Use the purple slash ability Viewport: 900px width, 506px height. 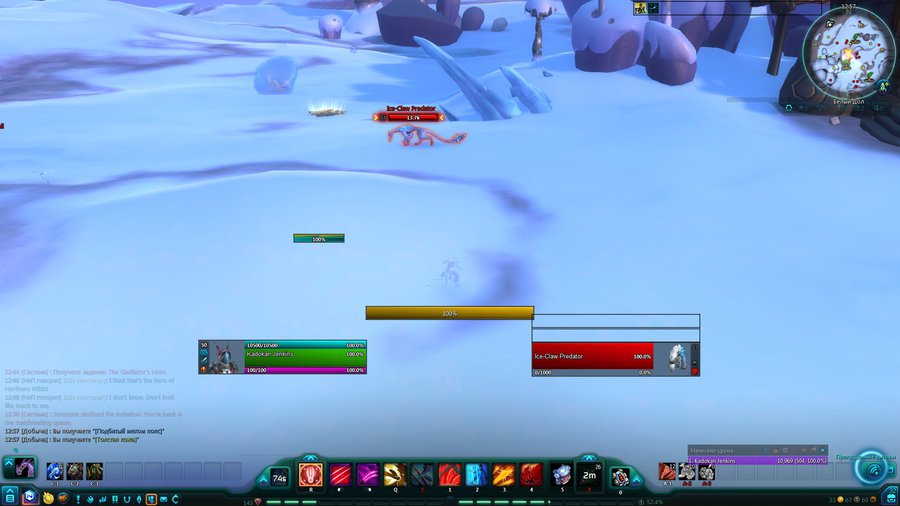(368, 473)
